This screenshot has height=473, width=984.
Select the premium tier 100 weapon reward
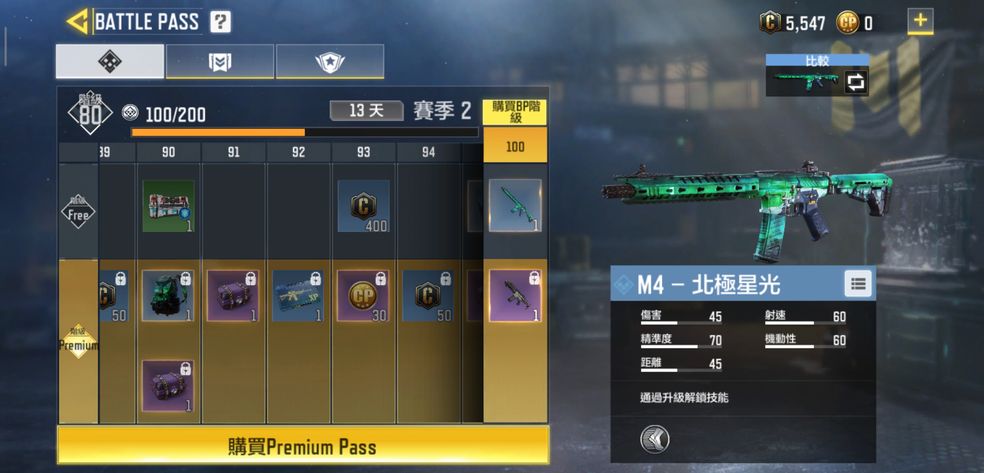pos(515,296)
